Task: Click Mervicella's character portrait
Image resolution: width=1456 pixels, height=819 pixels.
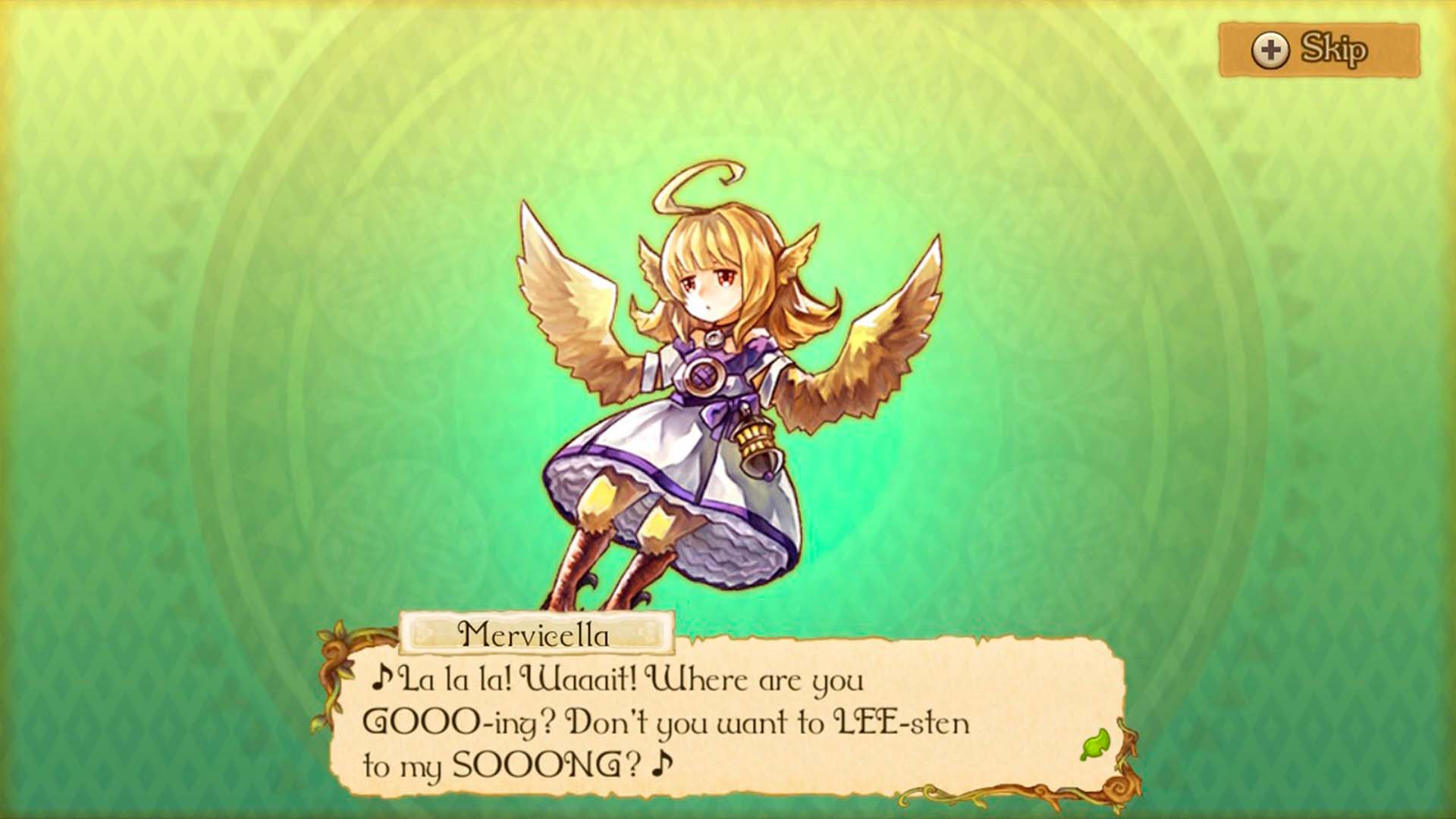Action: click(705, 379)
